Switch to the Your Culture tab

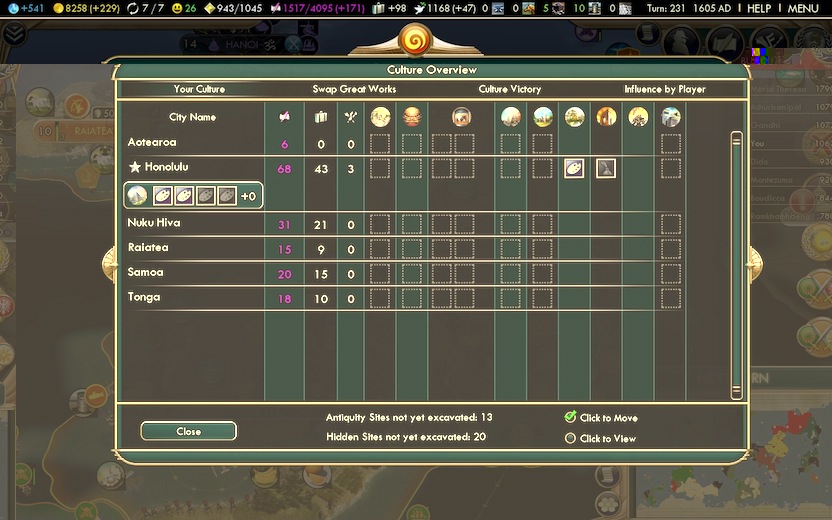click(x=199, y=89)
